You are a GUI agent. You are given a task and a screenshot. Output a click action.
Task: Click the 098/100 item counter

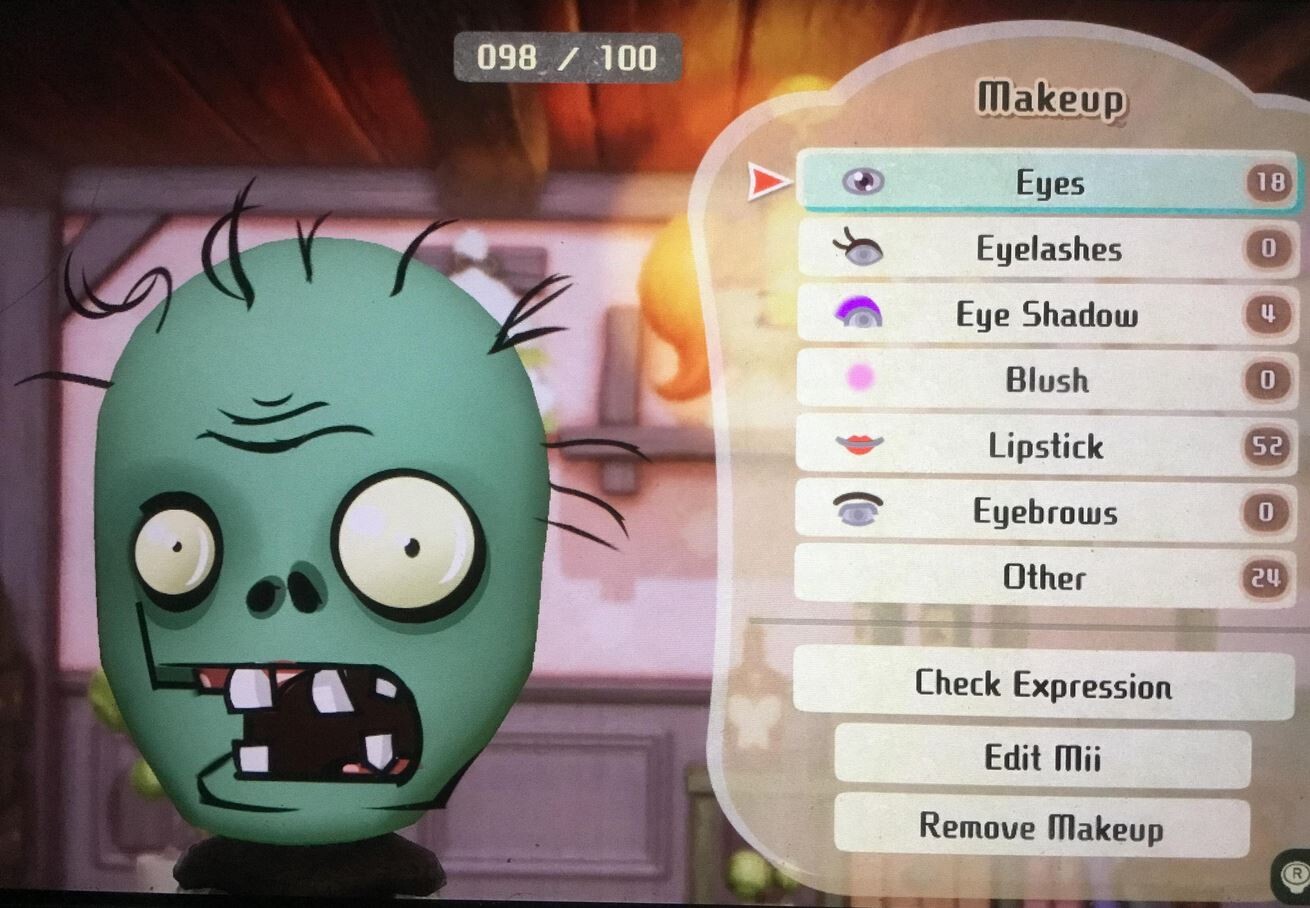567,57
